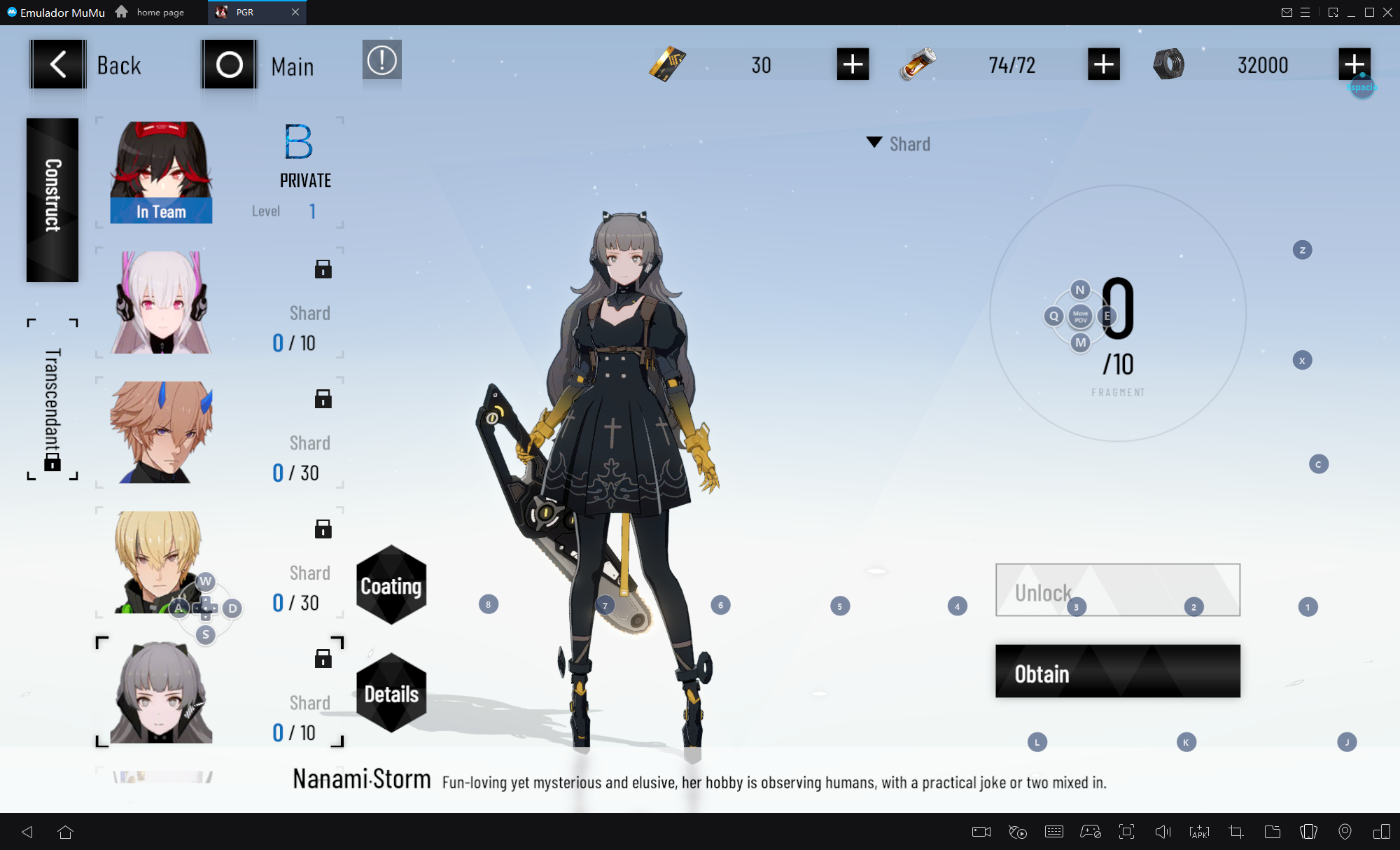Choose the white-haired girl with pink headphones
Viewport: 1400px width, 850px height.
tap(161, 302)
